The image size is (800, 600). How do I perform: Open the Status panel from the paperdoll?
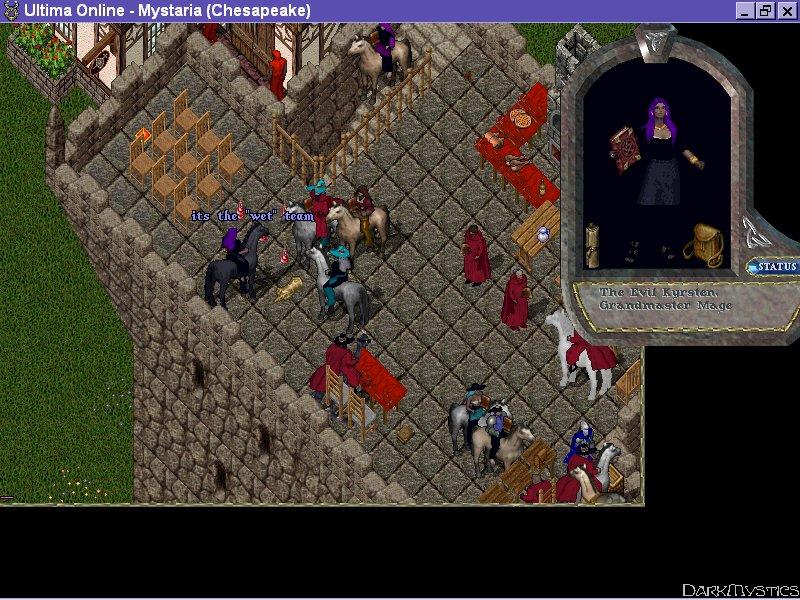[774, 267]
